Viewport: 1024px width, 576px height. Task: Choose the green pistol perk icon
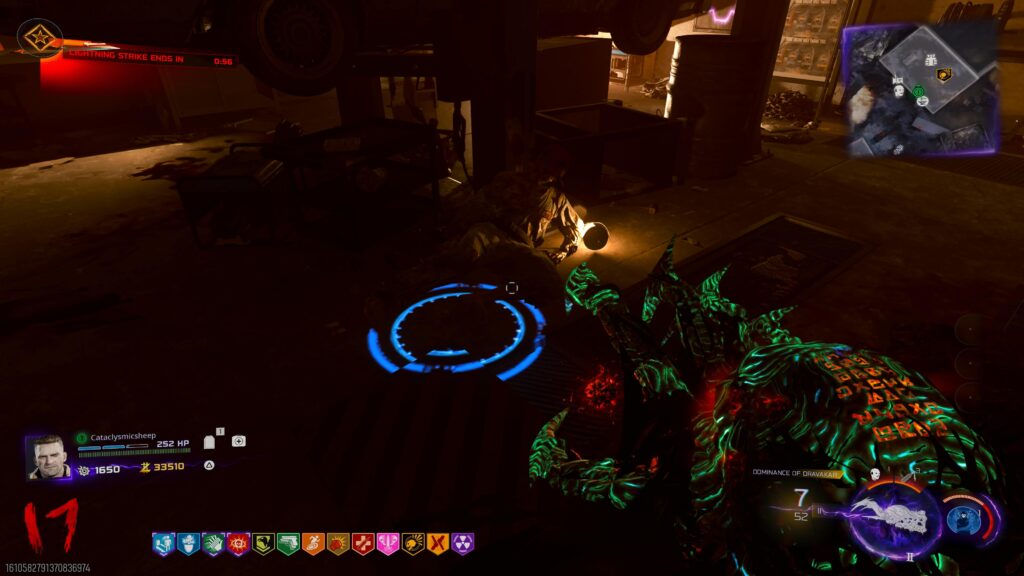coord(288,544)
